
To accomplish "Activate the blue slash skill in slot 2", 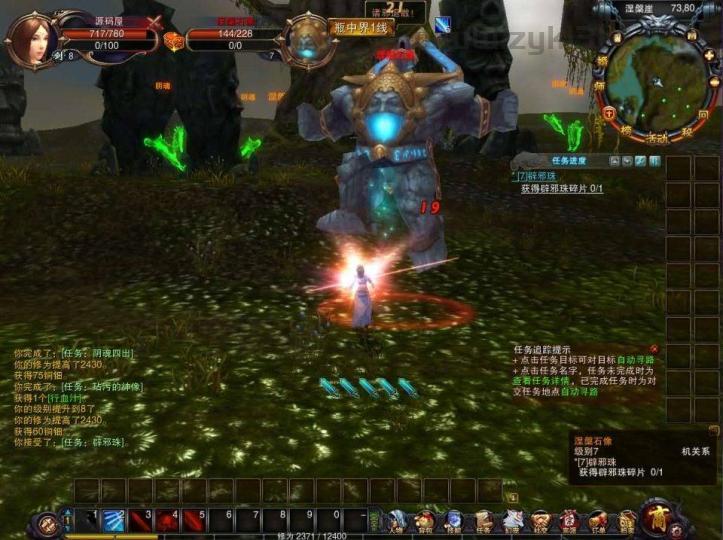I will point(112,518).
